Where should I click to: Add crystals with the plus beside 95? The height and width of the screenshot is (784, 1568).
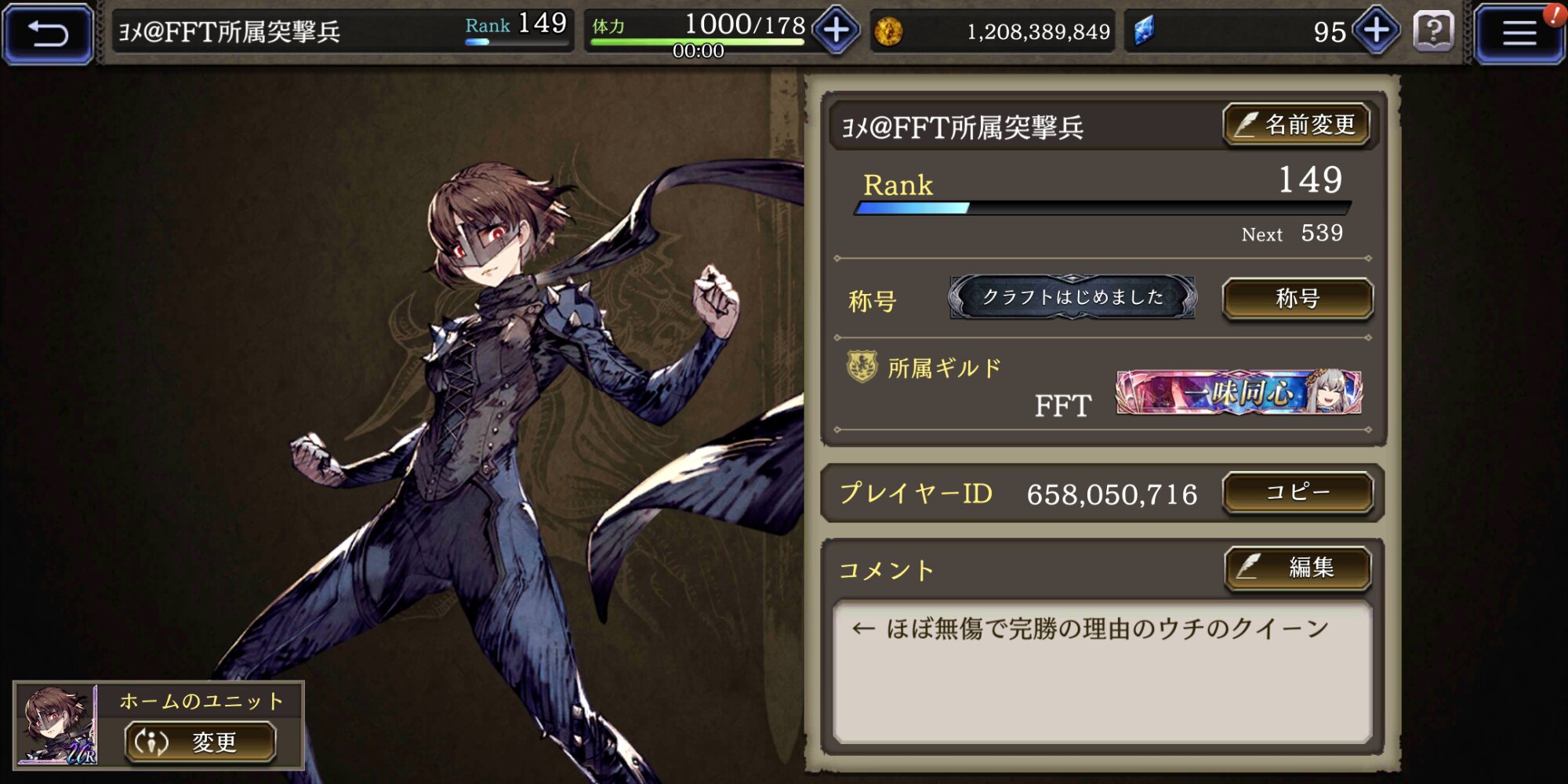tap(1377, 31)
